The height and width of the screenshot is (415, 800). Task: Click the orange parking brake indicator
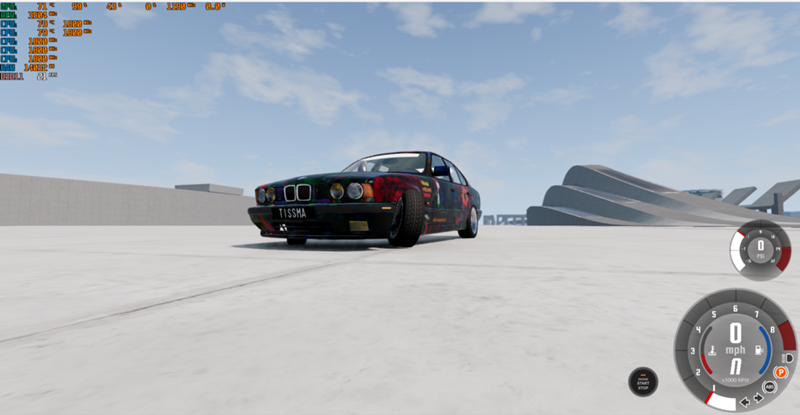(x=780, y=371)
